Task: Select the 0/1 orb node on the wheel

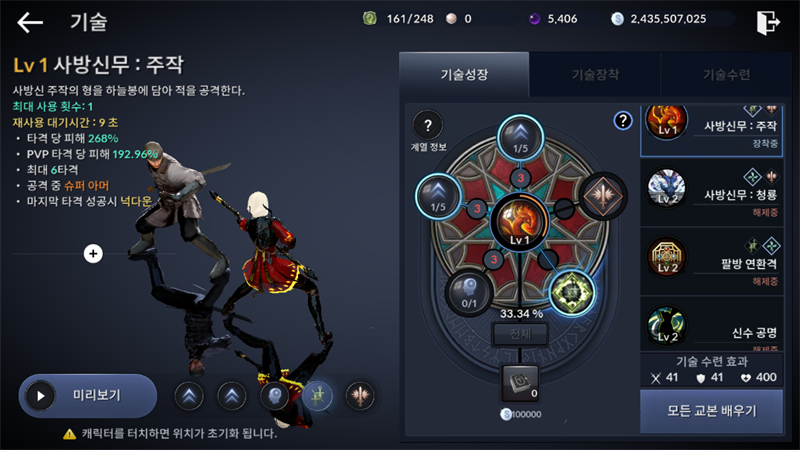Action: pos(465,290)
